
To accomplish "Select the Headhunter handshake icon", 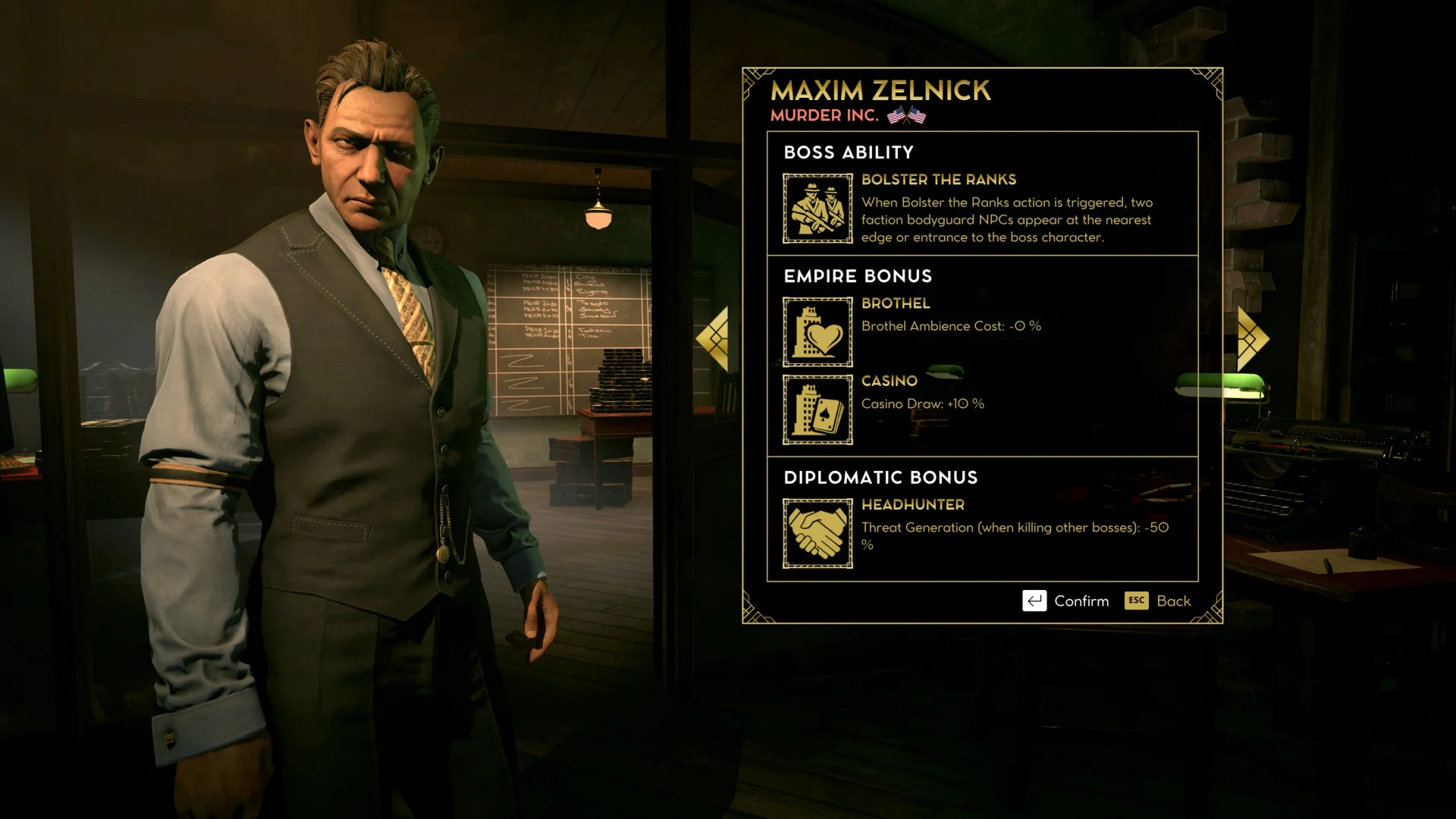I will click(x=817, y=533).
